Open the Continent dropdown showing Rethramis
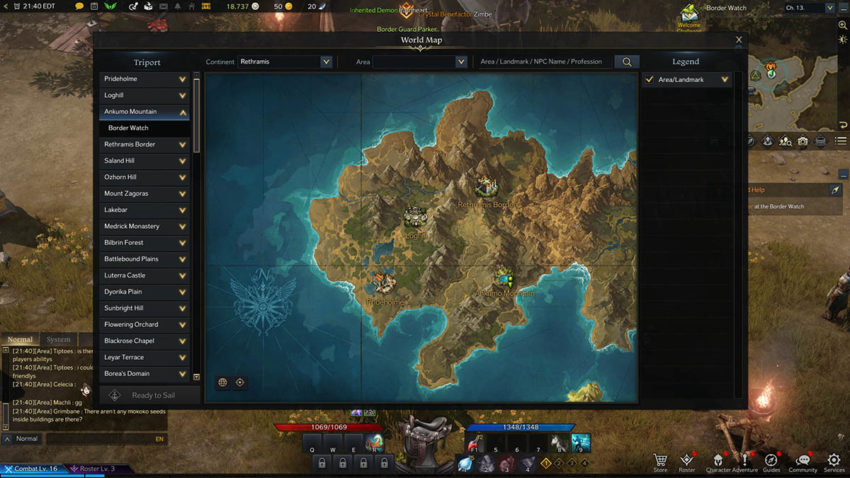850x478 pixels. point(285,62)
